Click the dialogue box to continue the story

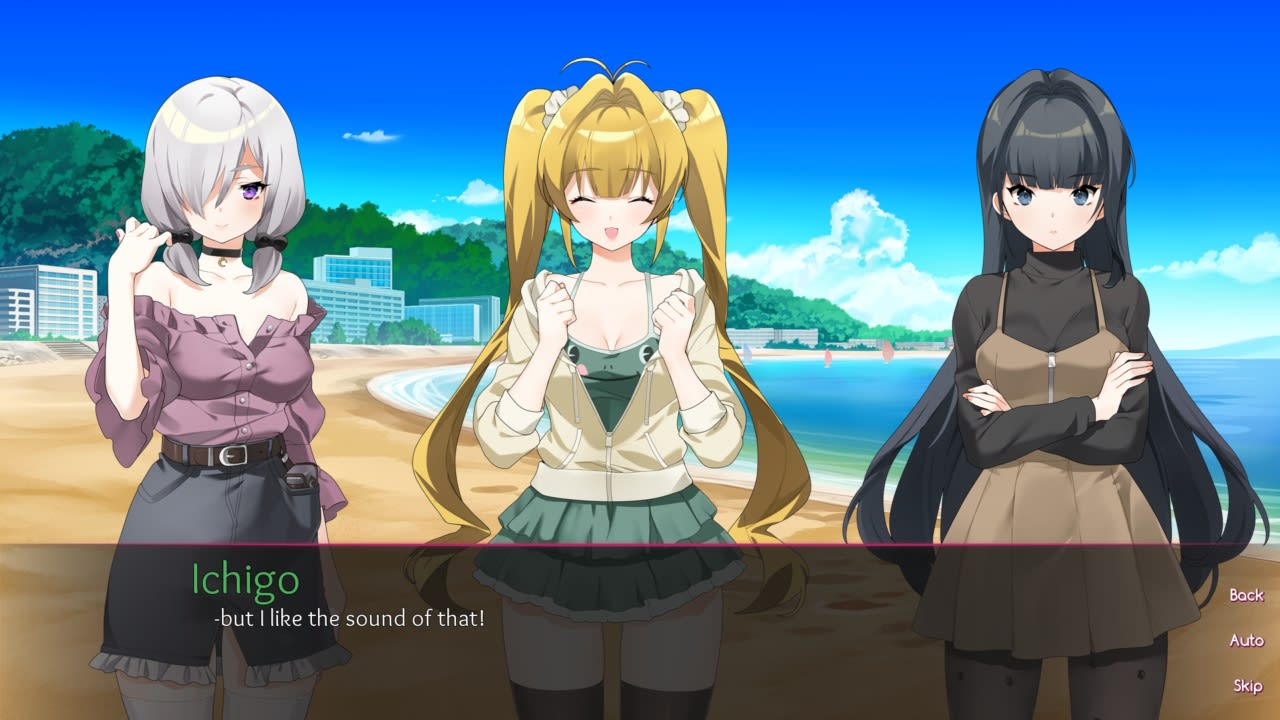coord(640,640)
